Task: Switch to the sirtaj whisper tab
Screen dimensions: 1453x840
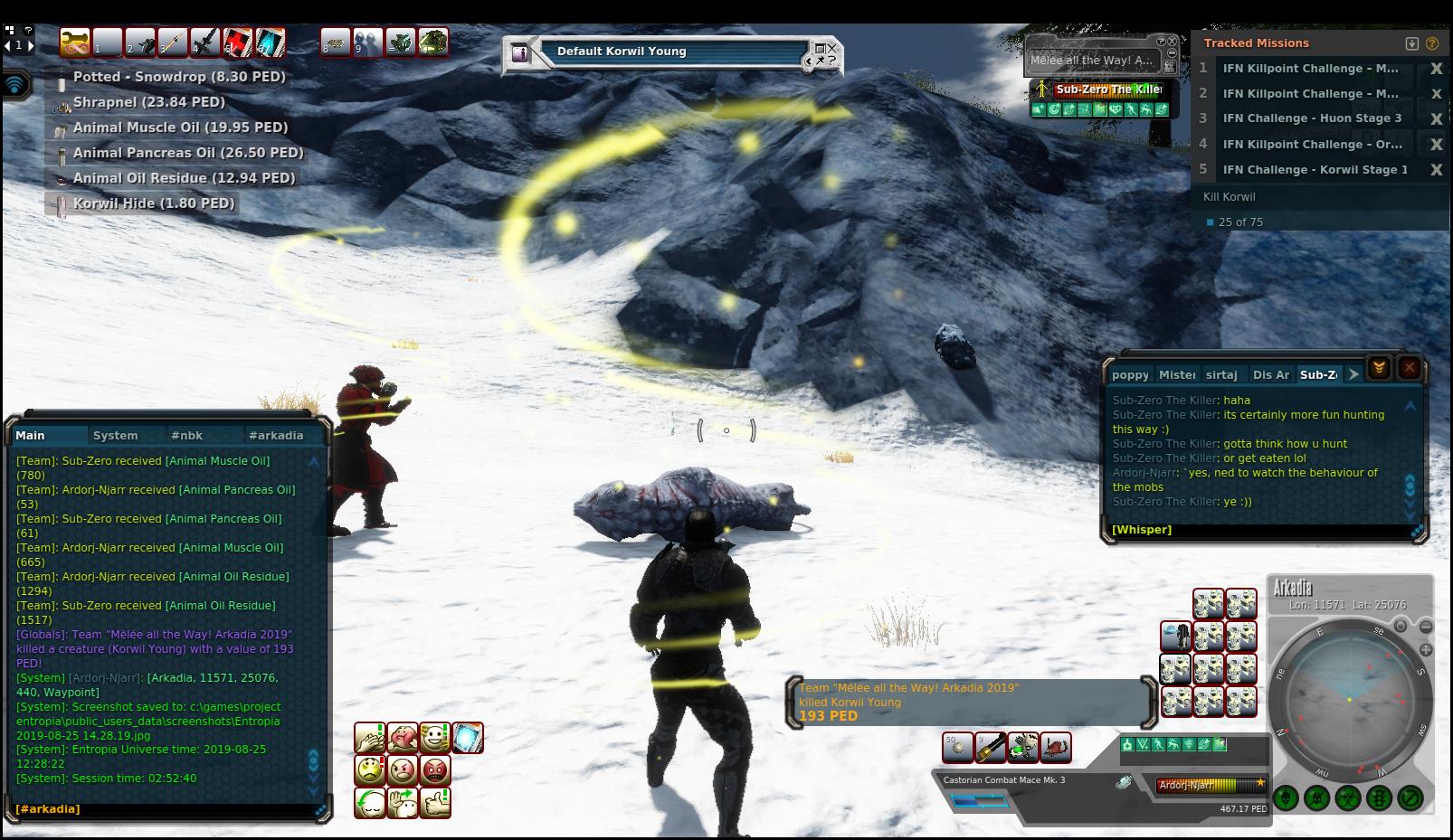Action: [1221, 375]
